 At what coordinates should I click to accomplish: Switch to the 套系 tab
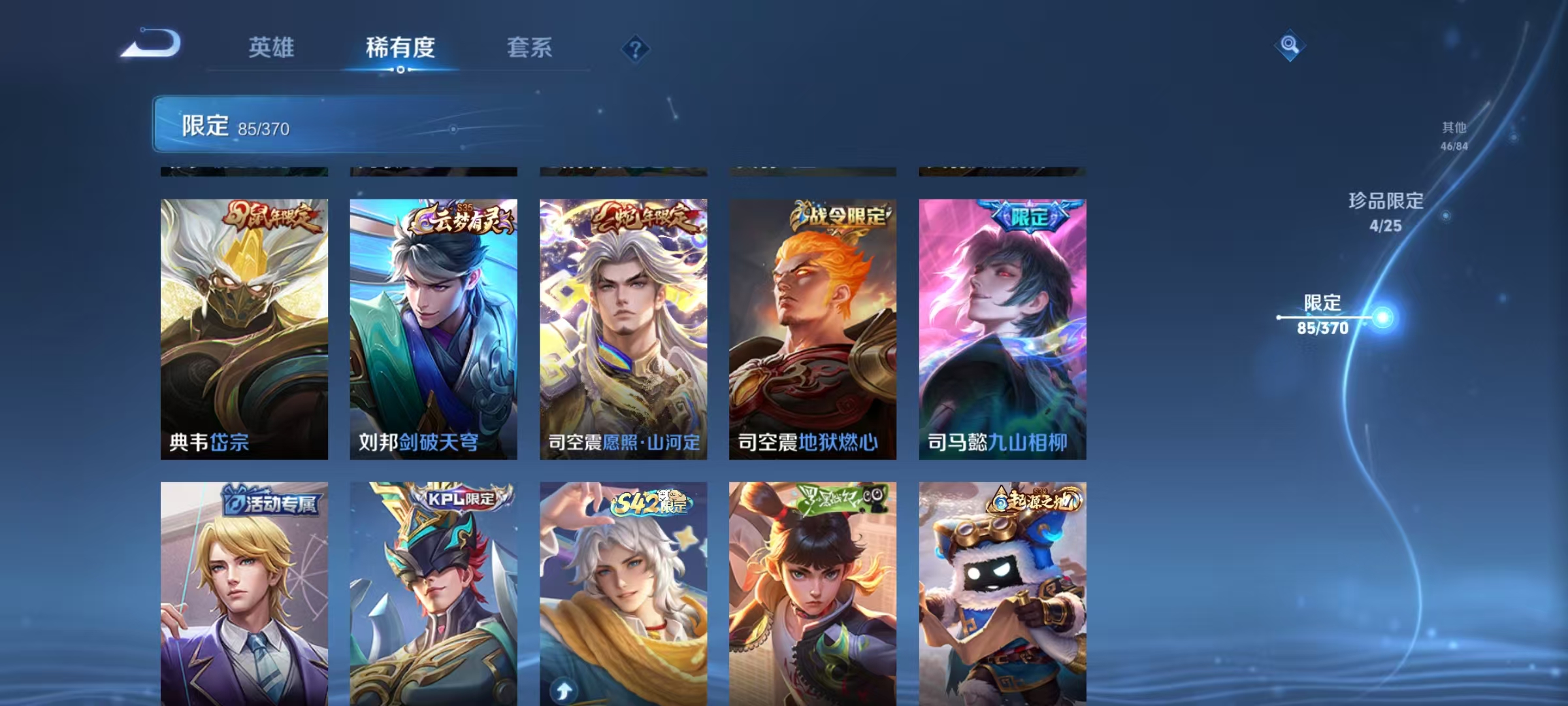(x=531, y=48)
